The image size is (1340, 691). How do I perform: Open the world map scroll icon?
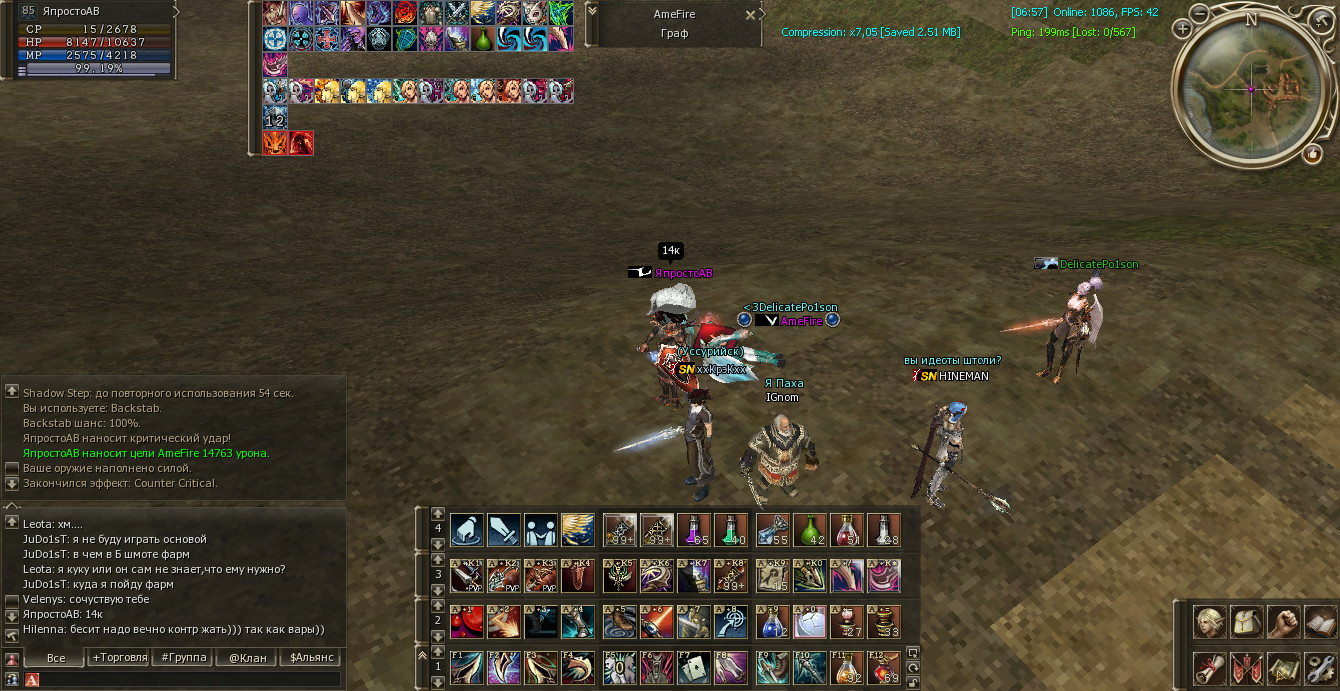click(x=1284, y=668)
